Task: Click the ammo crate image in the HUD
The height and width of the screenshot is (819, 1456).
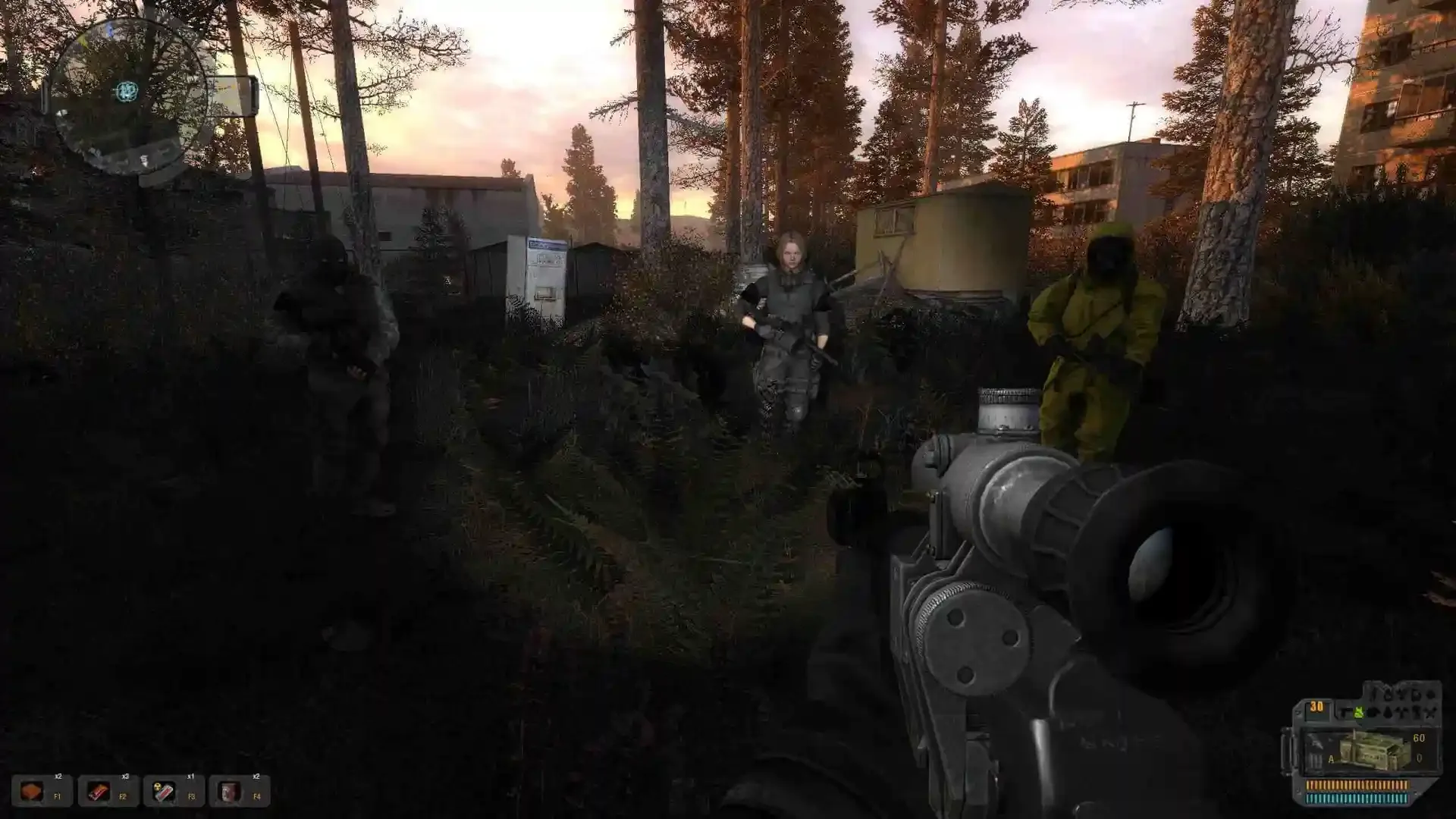Action: click(x=1371, y=751)
